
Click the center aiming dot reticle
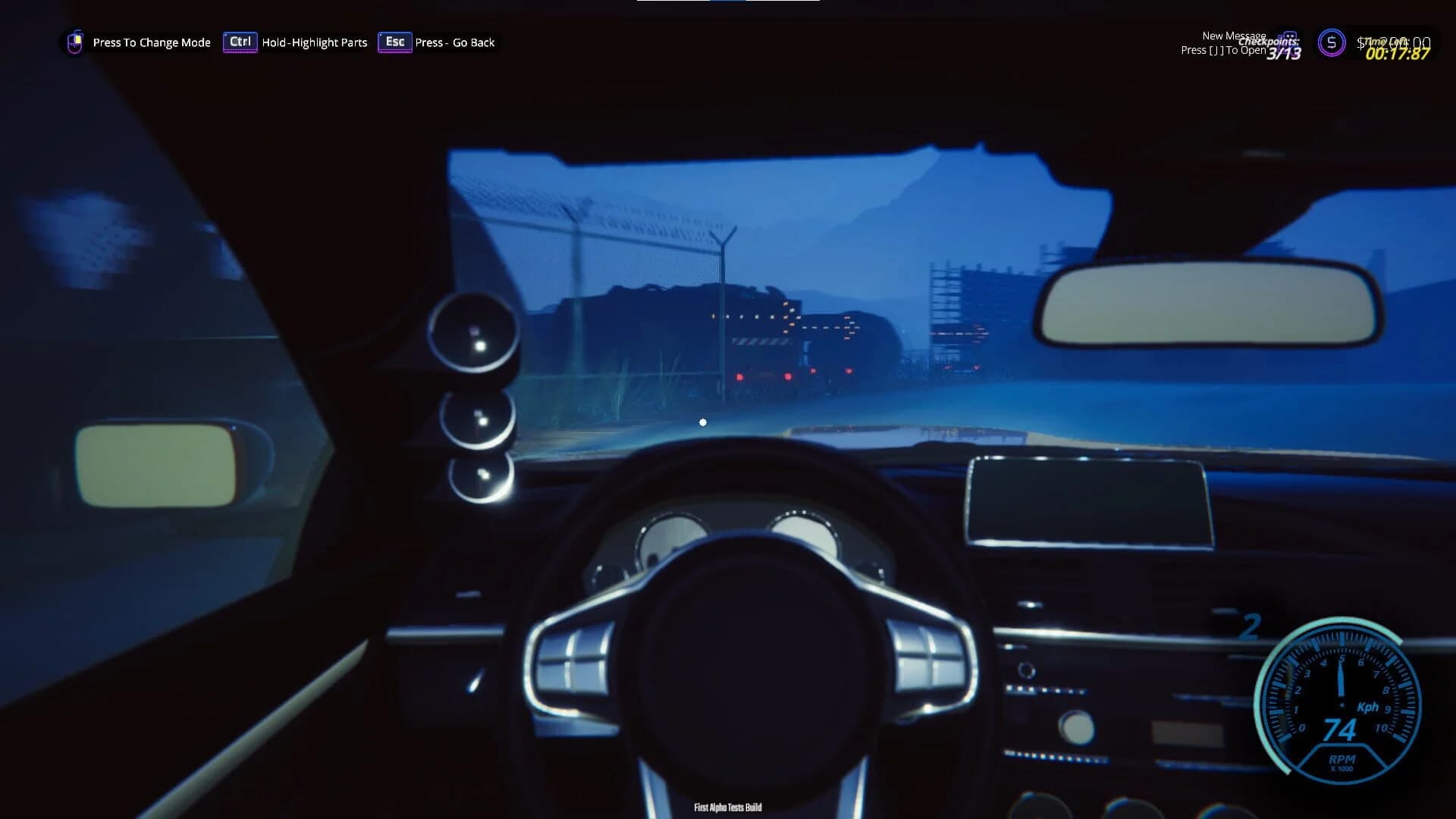point(702,422)
